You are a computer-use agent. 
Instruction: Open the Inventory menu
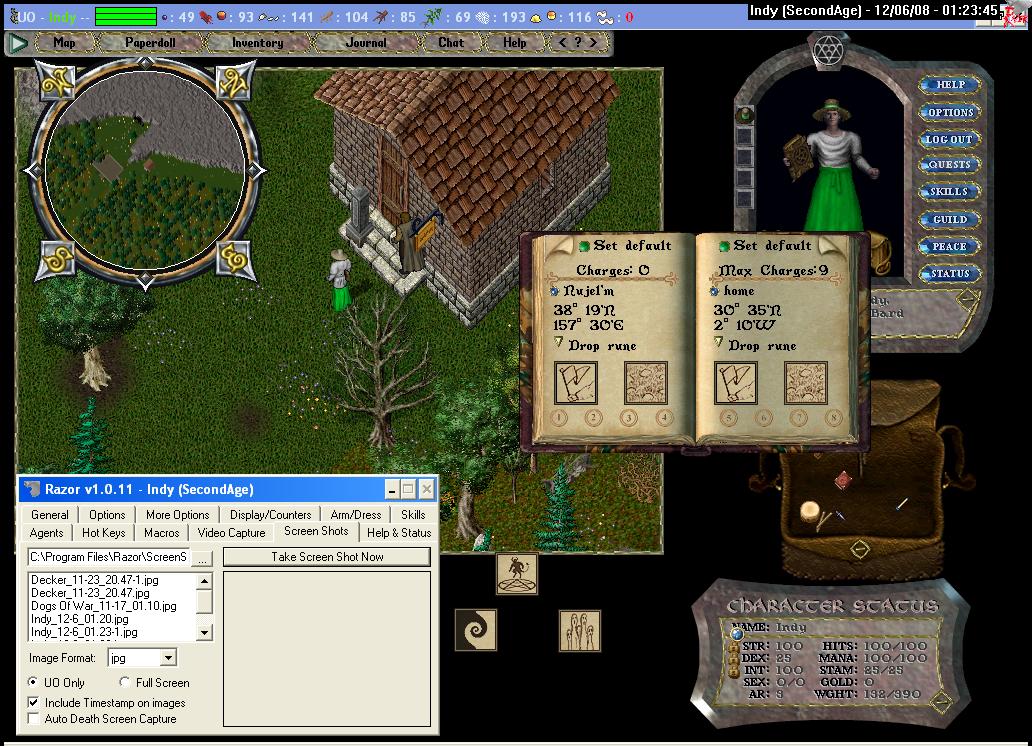[x=257, y=43]
